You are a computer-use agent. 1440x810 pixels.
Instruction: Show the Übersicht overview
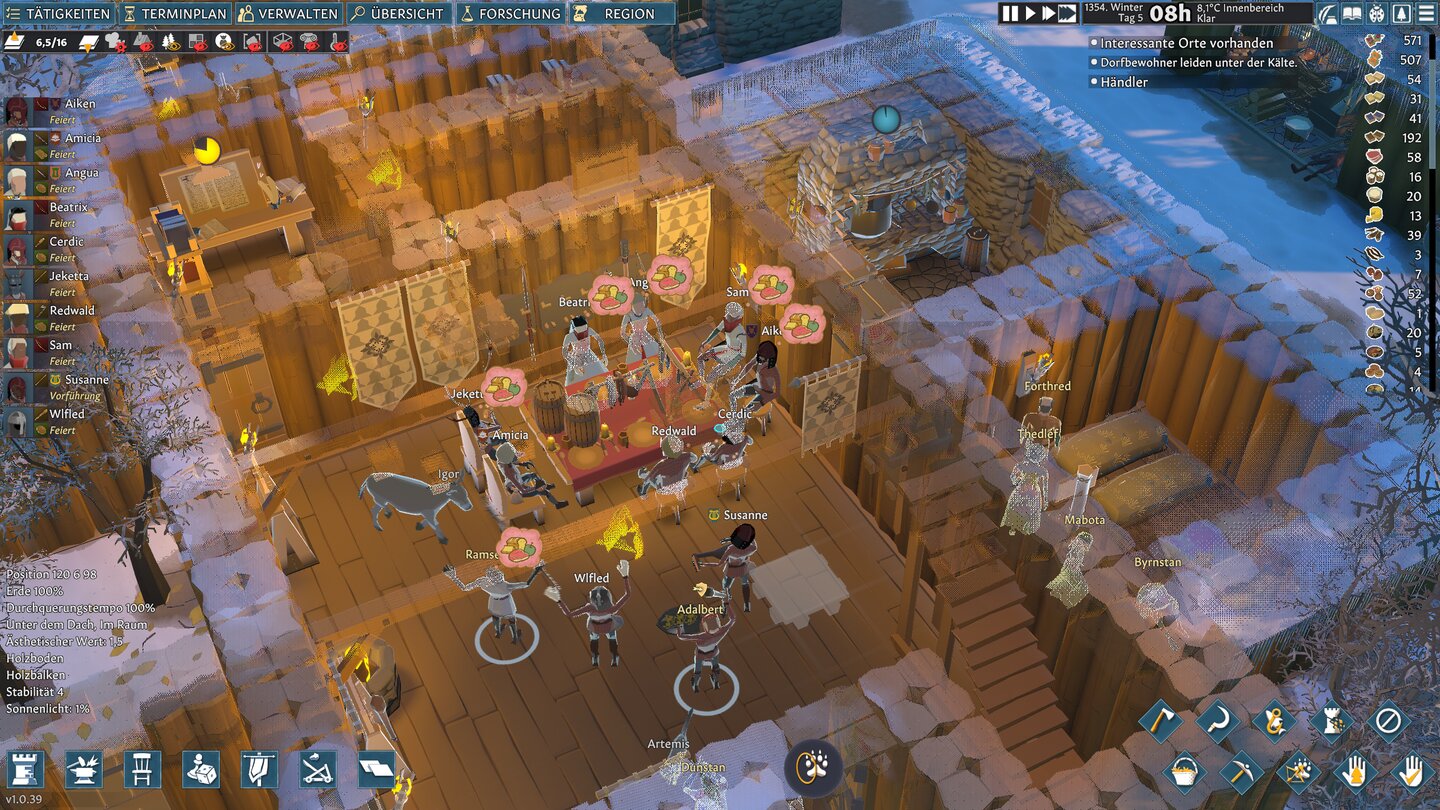click(x=397, y=14)
